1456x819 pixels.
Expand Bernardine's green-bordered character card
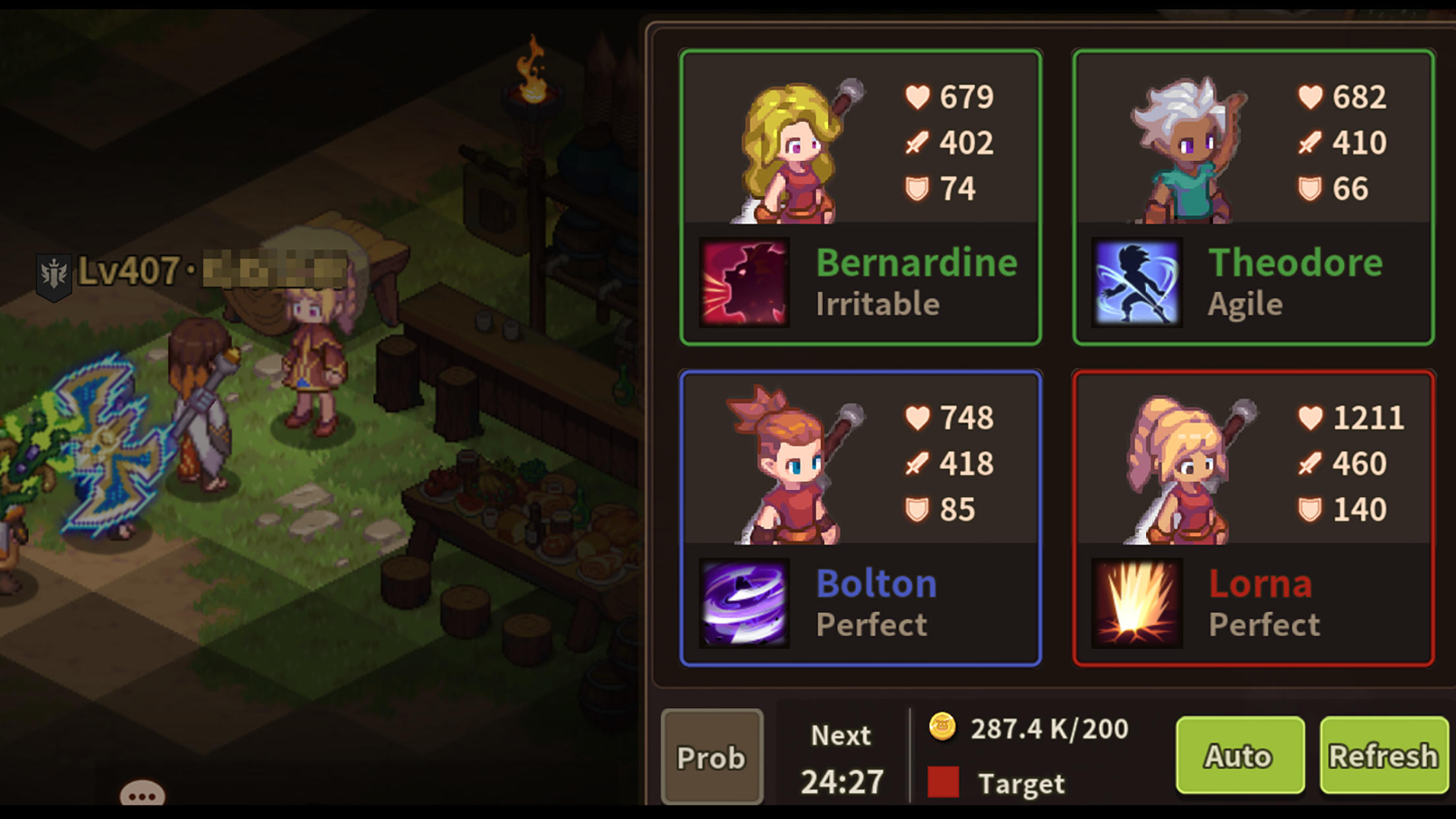pos(863,195)
